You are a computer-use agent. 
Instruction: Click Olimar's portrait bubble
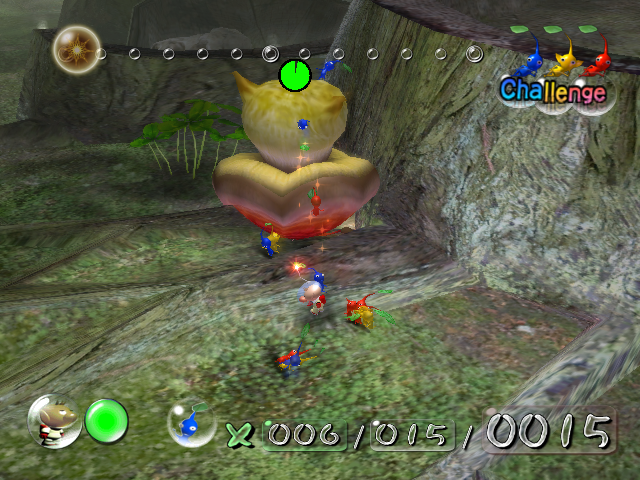click(54, 421)
